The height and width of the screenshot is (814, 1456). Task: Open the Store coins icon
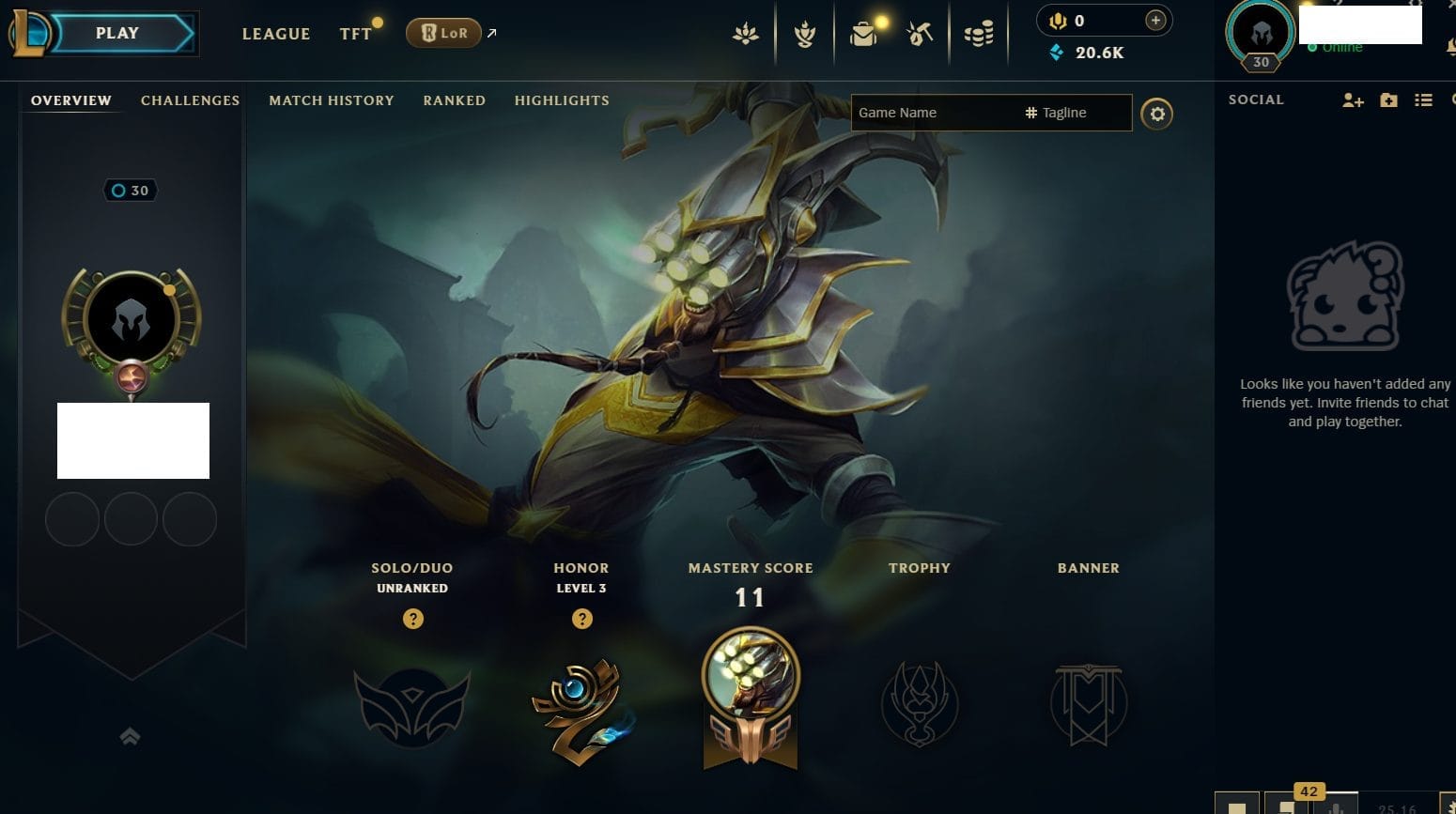pos(979,35)
